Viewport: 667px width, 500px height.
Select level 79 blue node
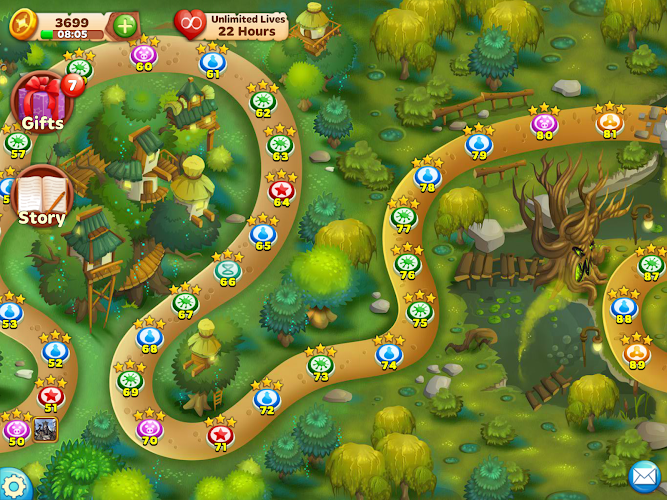[x=479, y=143]
